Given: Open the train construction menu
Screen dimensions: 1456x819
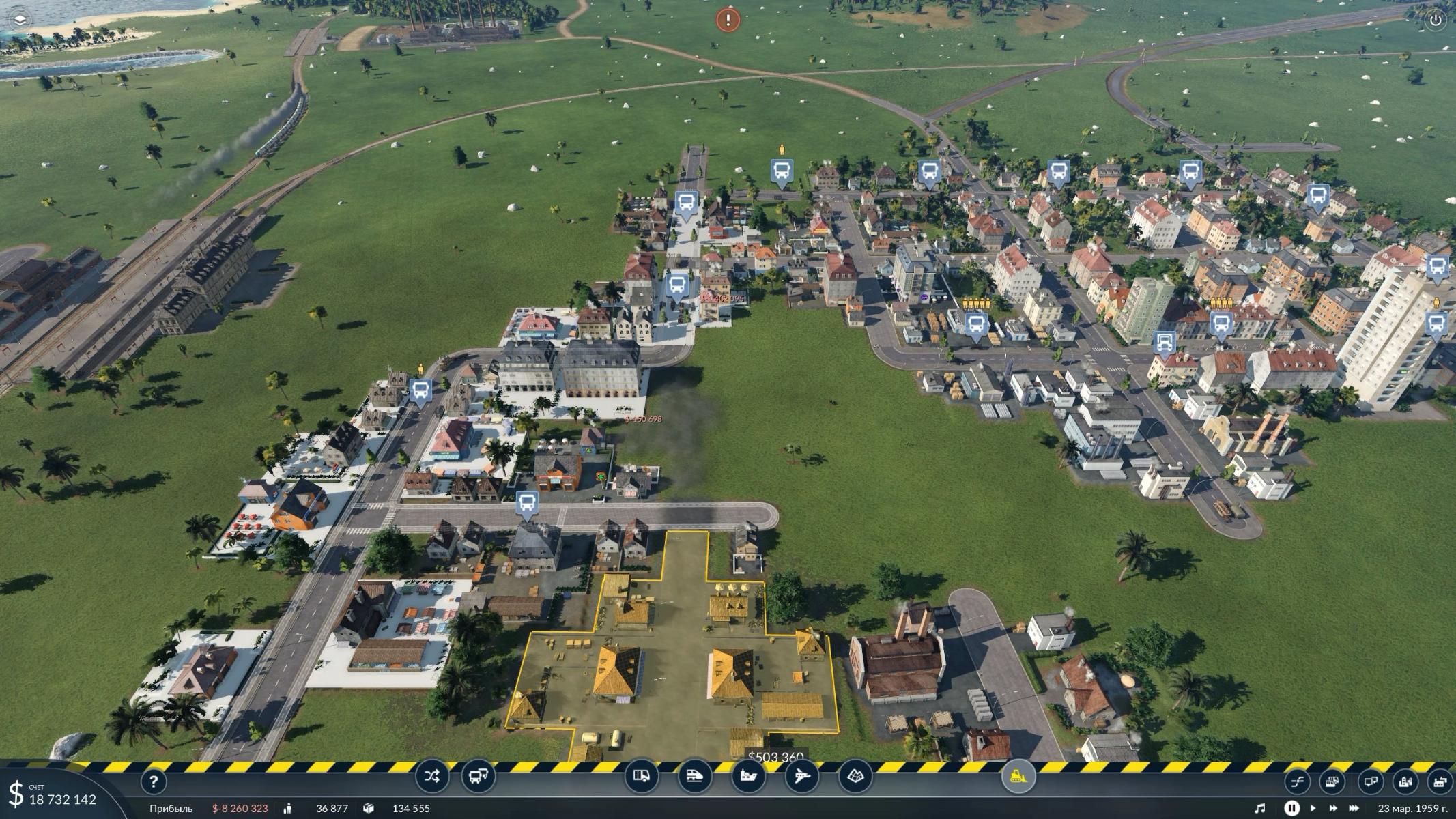Looking at the screenshot, I should tap(695, 776).
